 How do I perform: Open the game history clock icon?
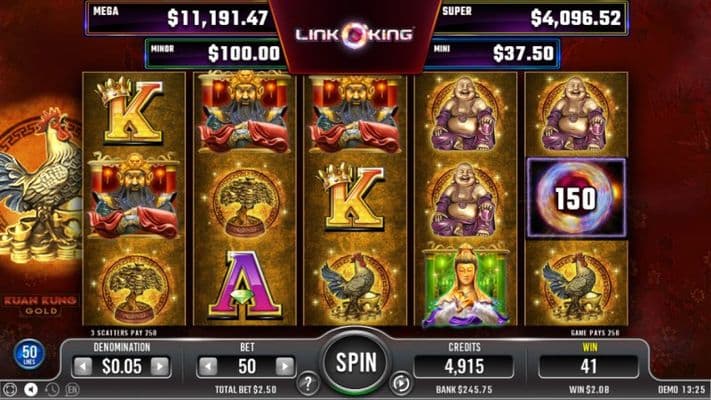click(51, 388)
